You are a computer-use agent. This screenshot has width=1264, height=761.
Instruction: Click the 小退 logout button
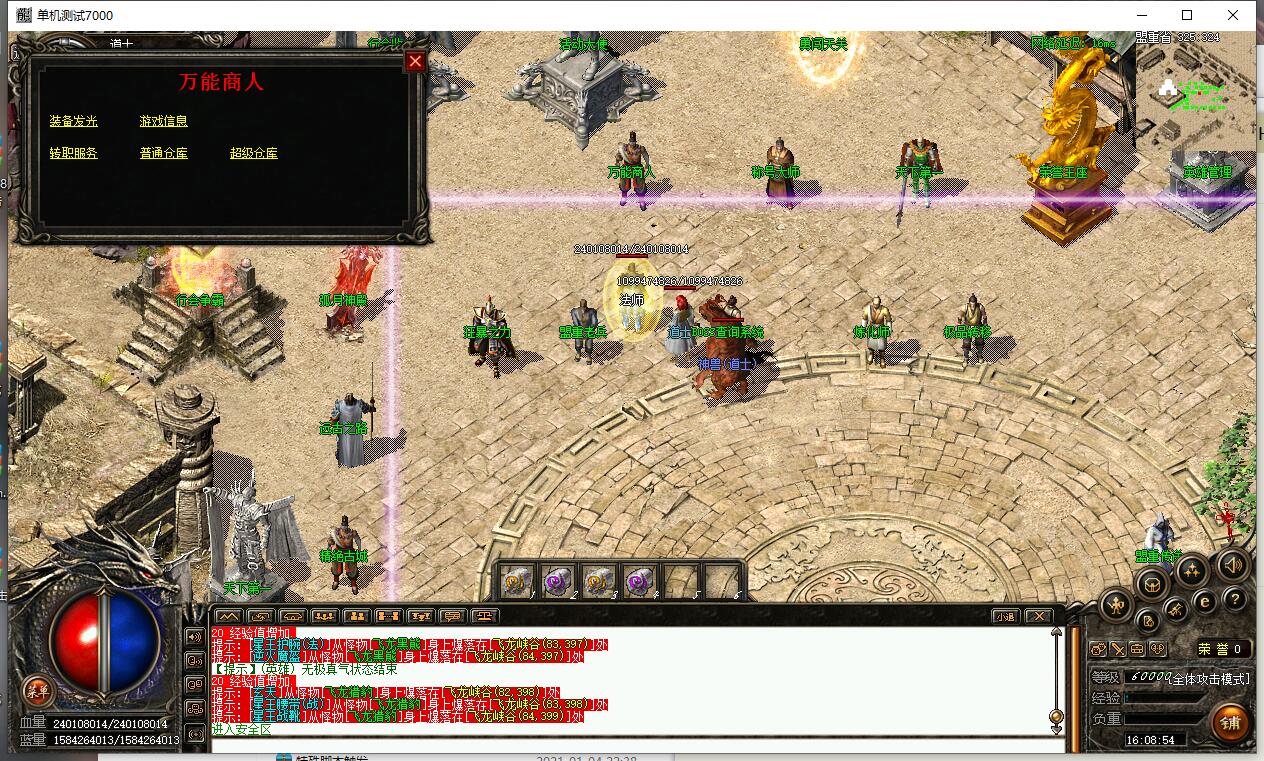click(x=1005, y=616)
